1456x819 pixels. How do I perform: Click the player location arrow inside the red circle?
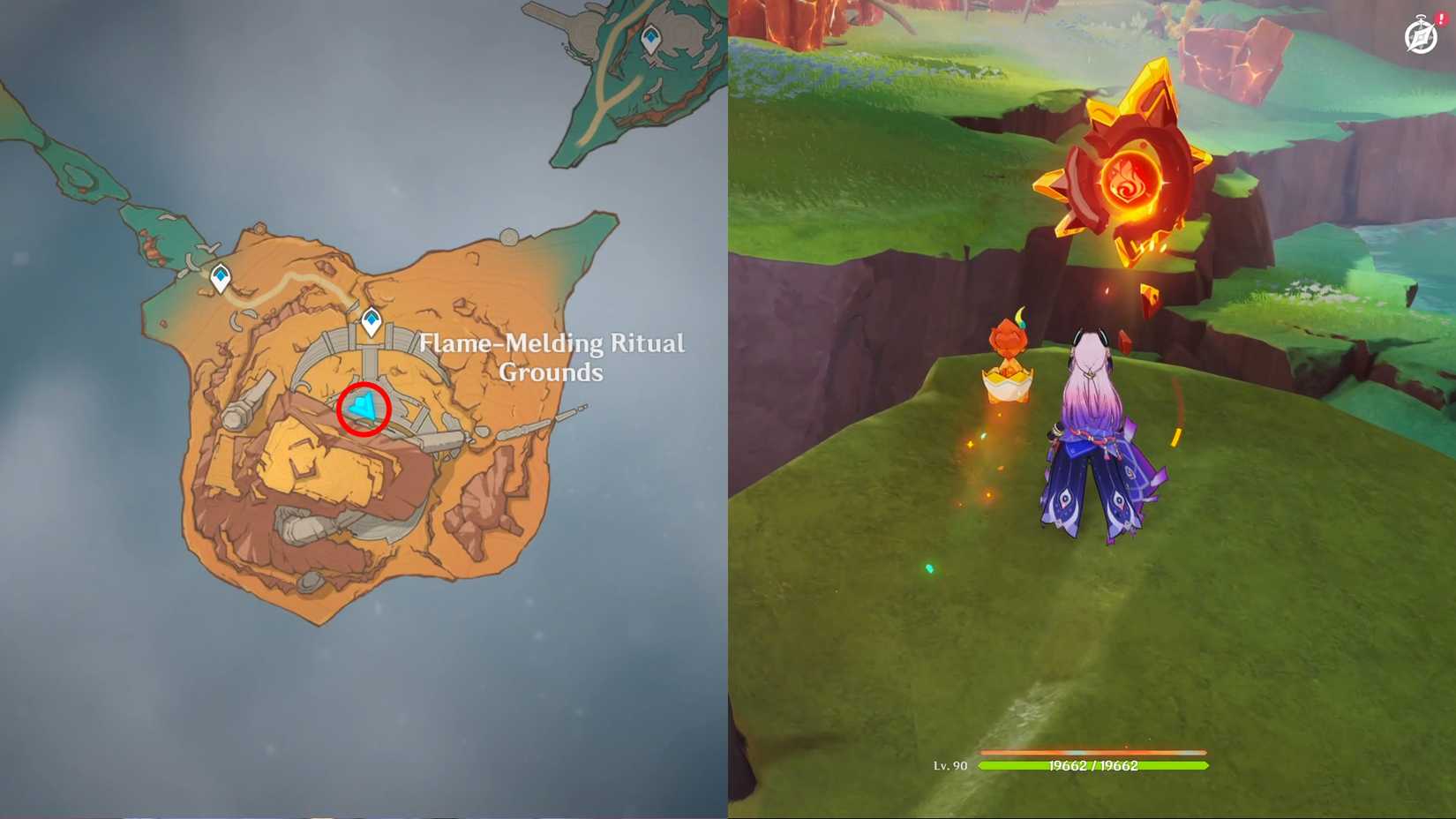[x=364, y=408]
